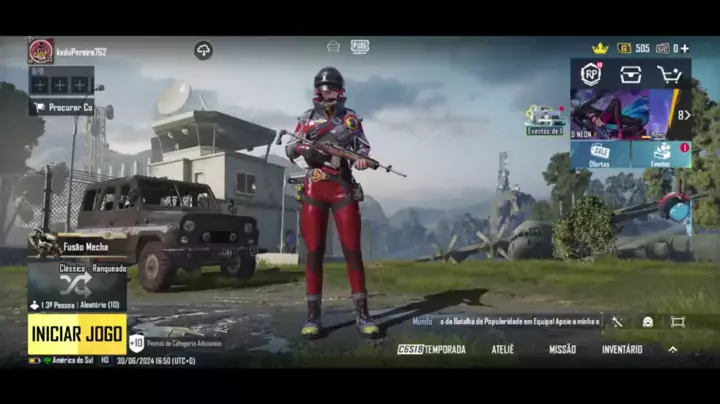Screen dimensions: 720x404
Task: Open the Ateliê menu
Action: (502, 349)
